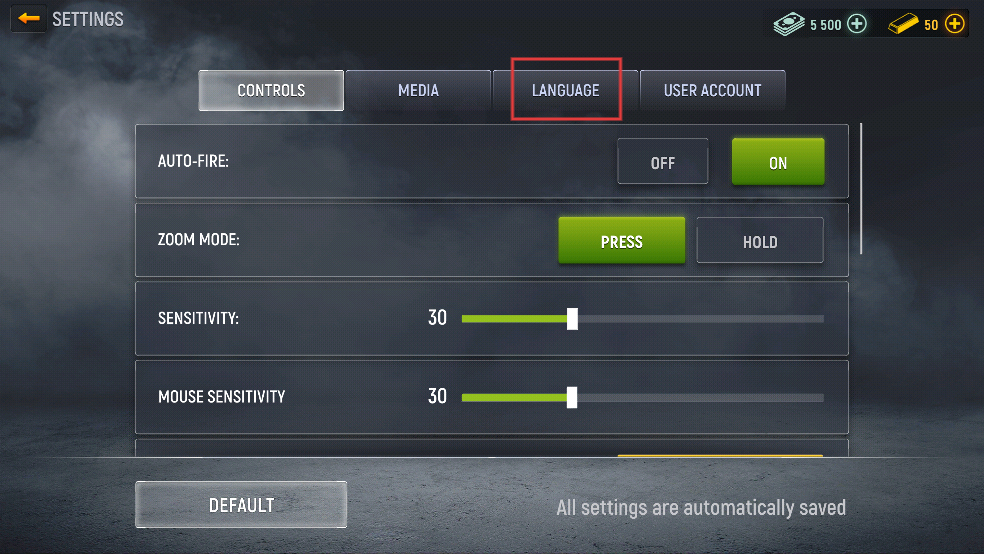Click the Mouse Sensitivity slider handle
Screen dimensions: 984x554
(572, 397)
